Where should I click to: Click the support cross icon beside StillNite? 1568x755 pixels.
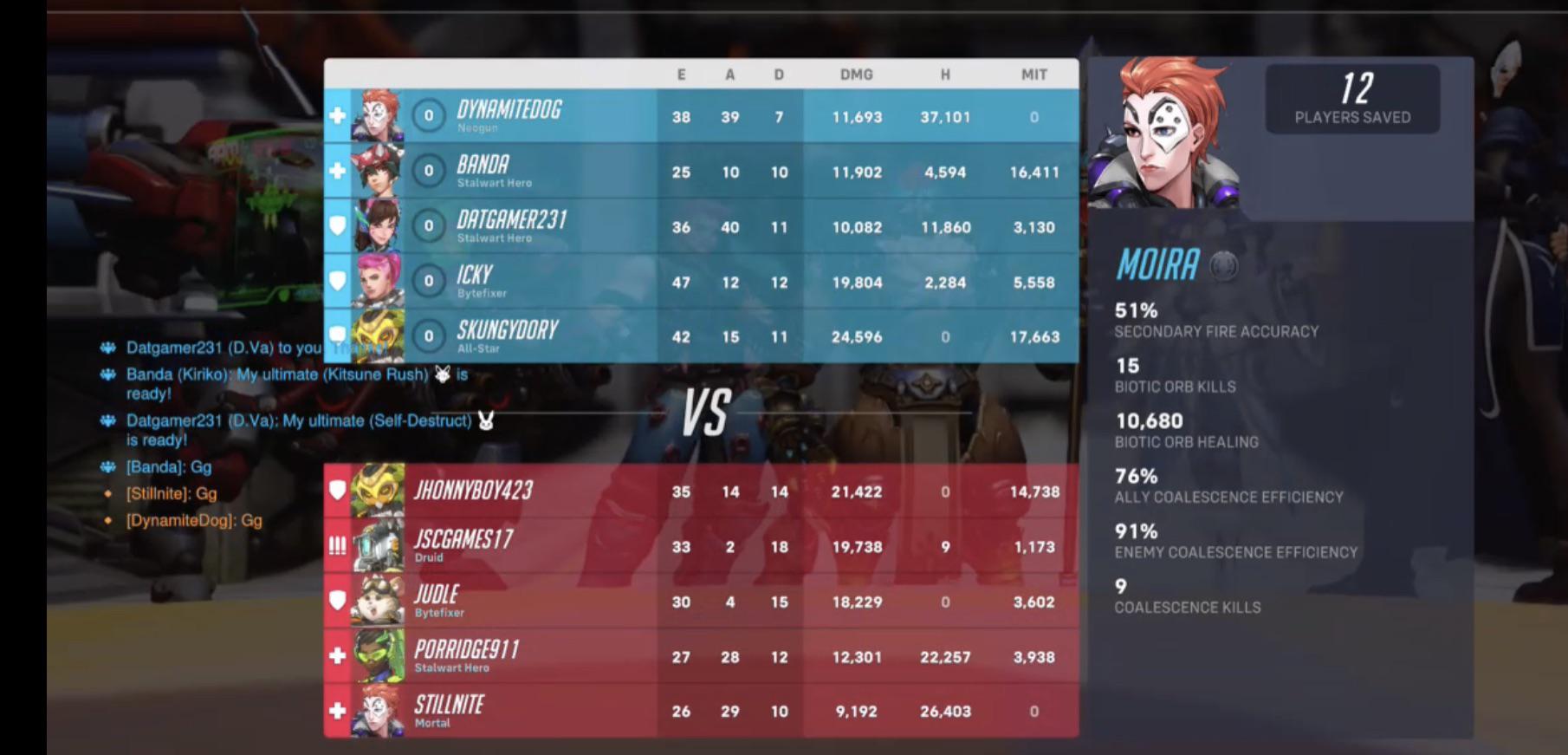(337, 712)
